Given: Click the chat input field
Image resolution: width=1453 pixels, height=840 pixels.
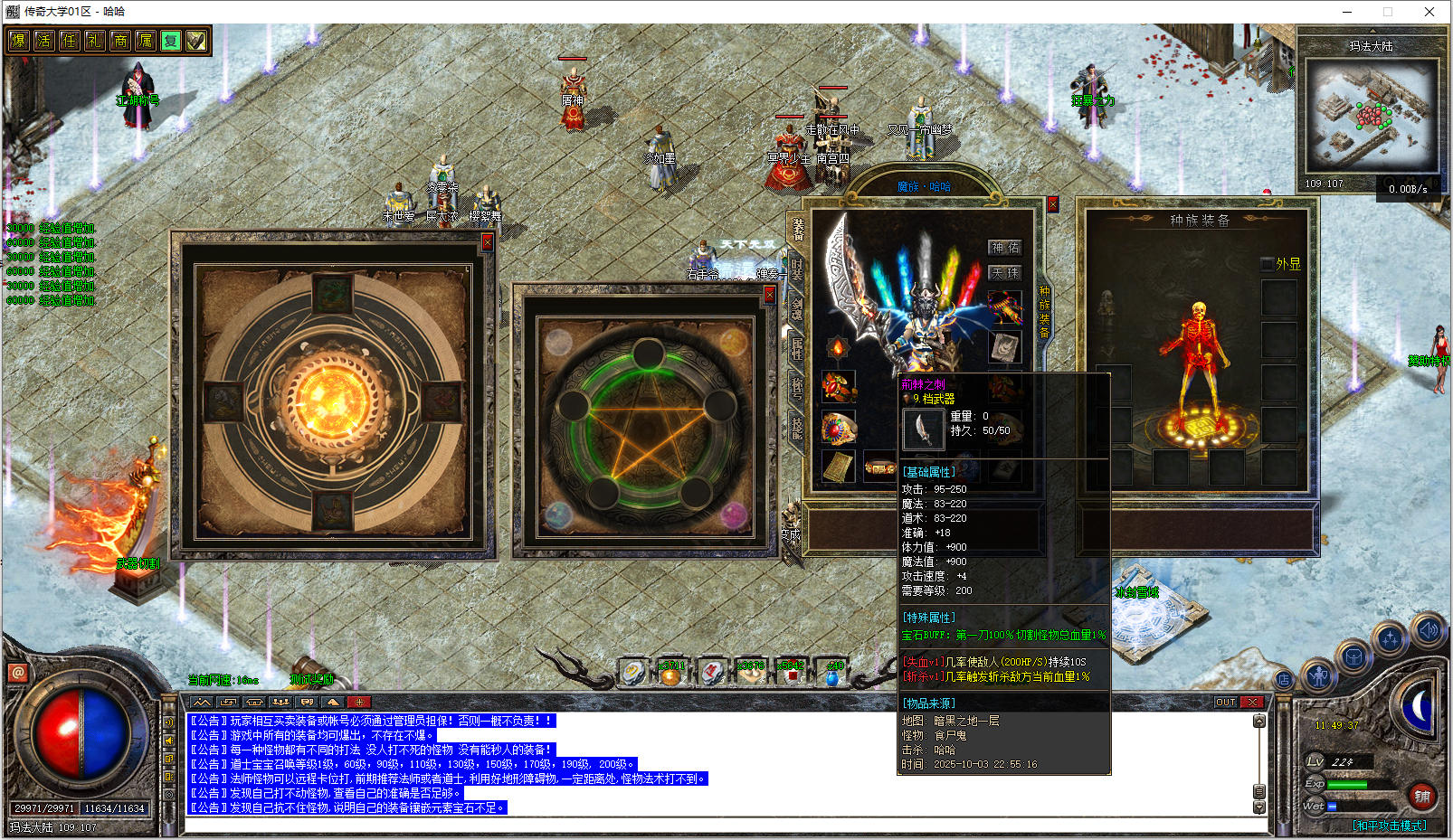Looking at the screenshot, I should tap(724, 826).
